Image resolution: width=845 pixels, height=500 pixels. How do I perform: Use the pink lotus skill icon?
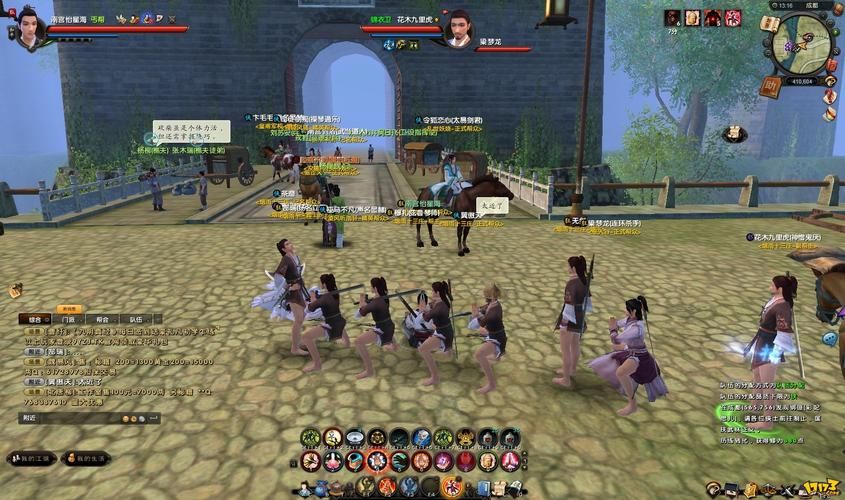click(333, 461)
